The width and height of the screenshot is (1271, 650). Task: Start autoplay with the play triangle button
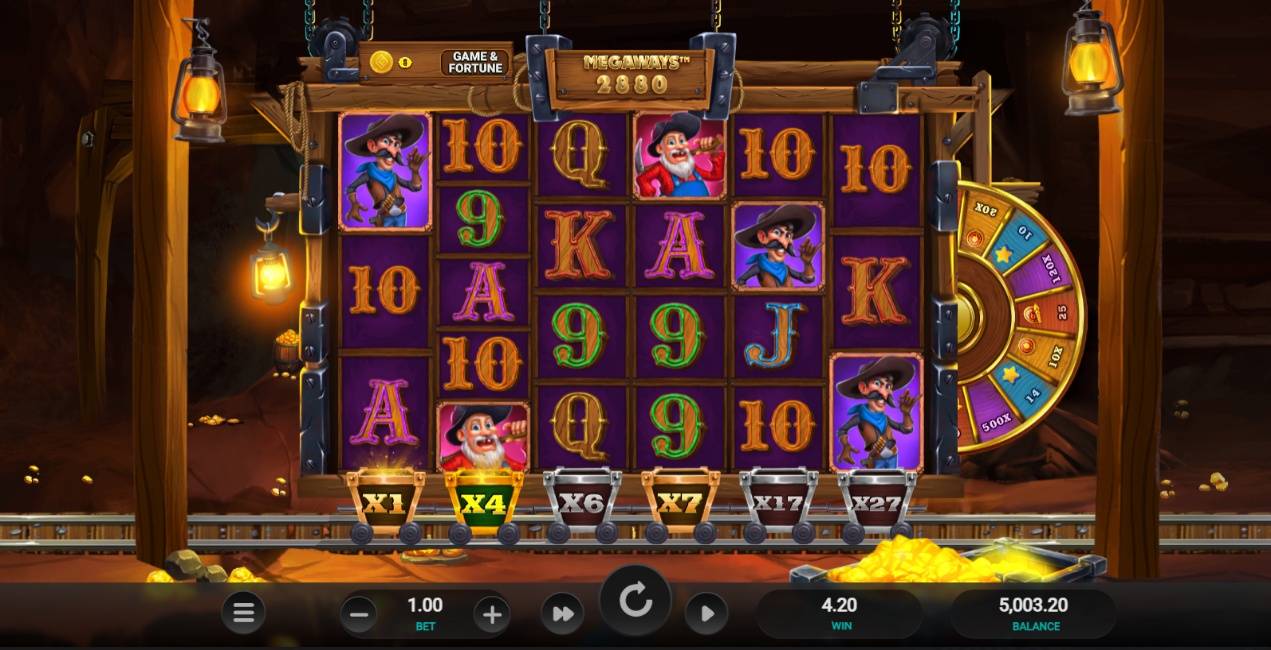[707, 613]
